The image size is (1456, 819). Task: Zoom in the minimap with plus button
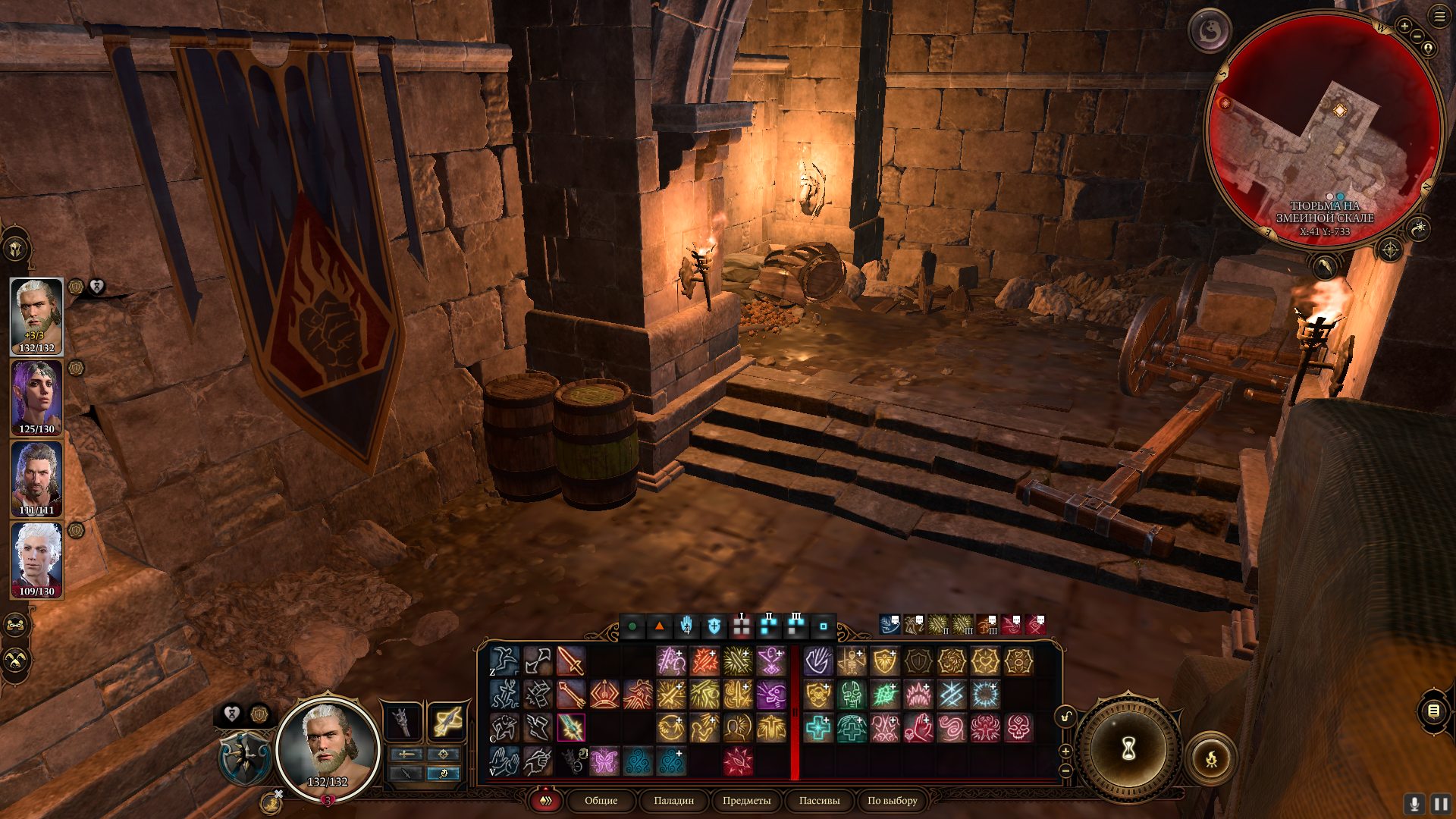click(1404, 26)
